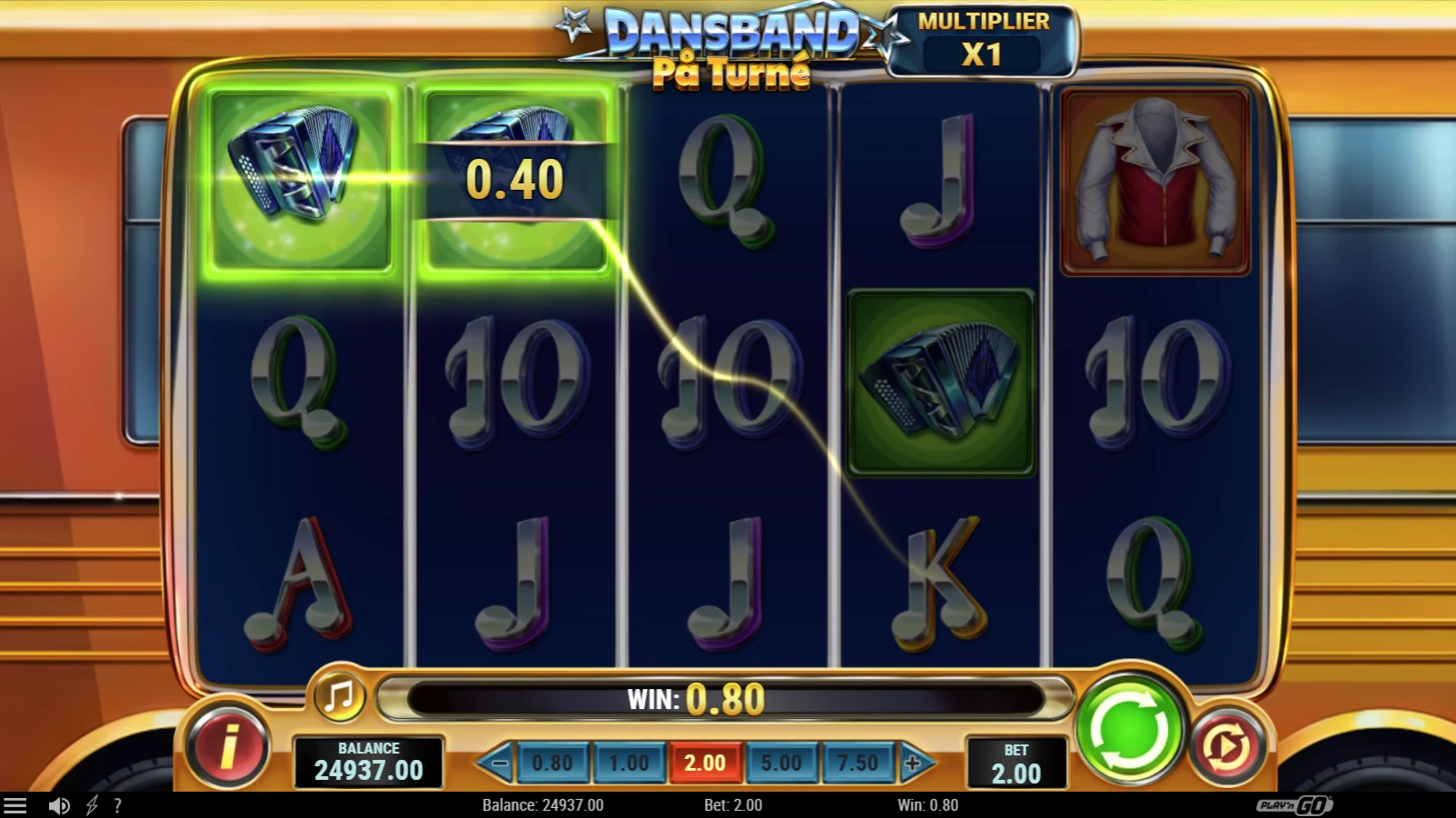Select the lightning quick-spin icon

click(x=91, y=804)
